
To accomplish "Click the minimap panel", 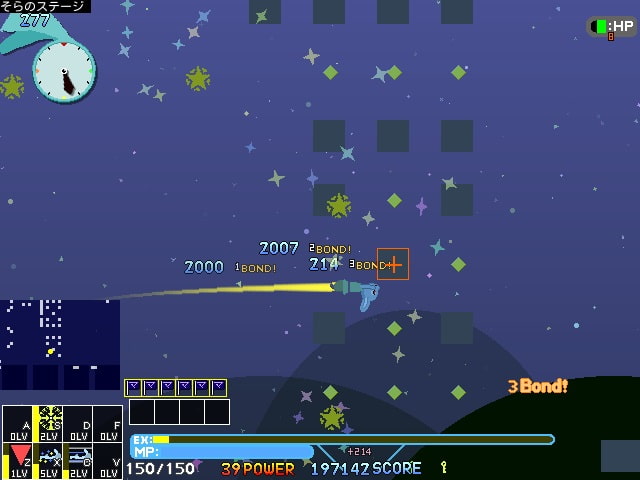I will tap(60, 344).
